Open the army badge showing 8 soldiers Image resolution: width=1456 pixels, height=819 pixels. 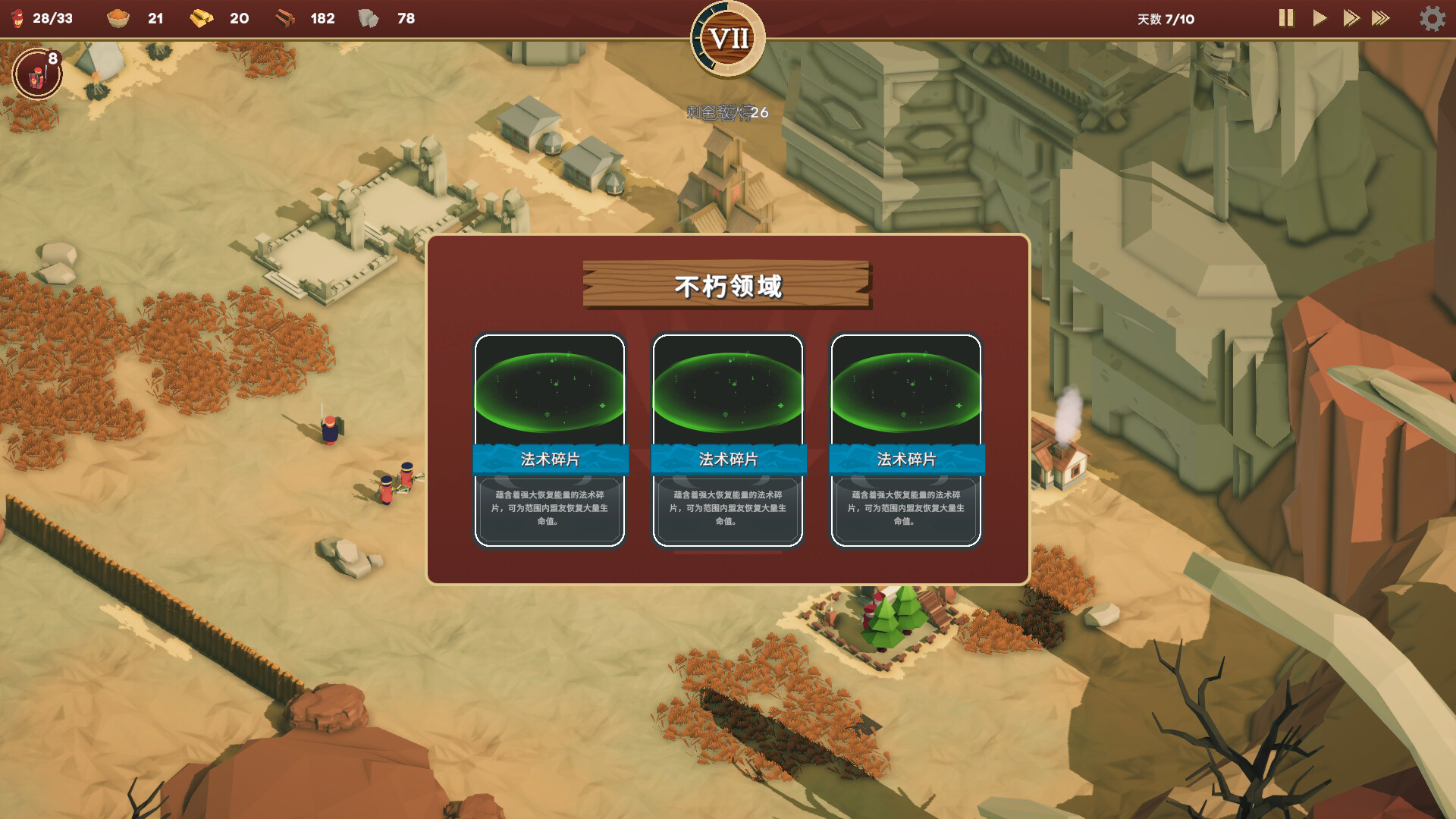pos(36,74)
